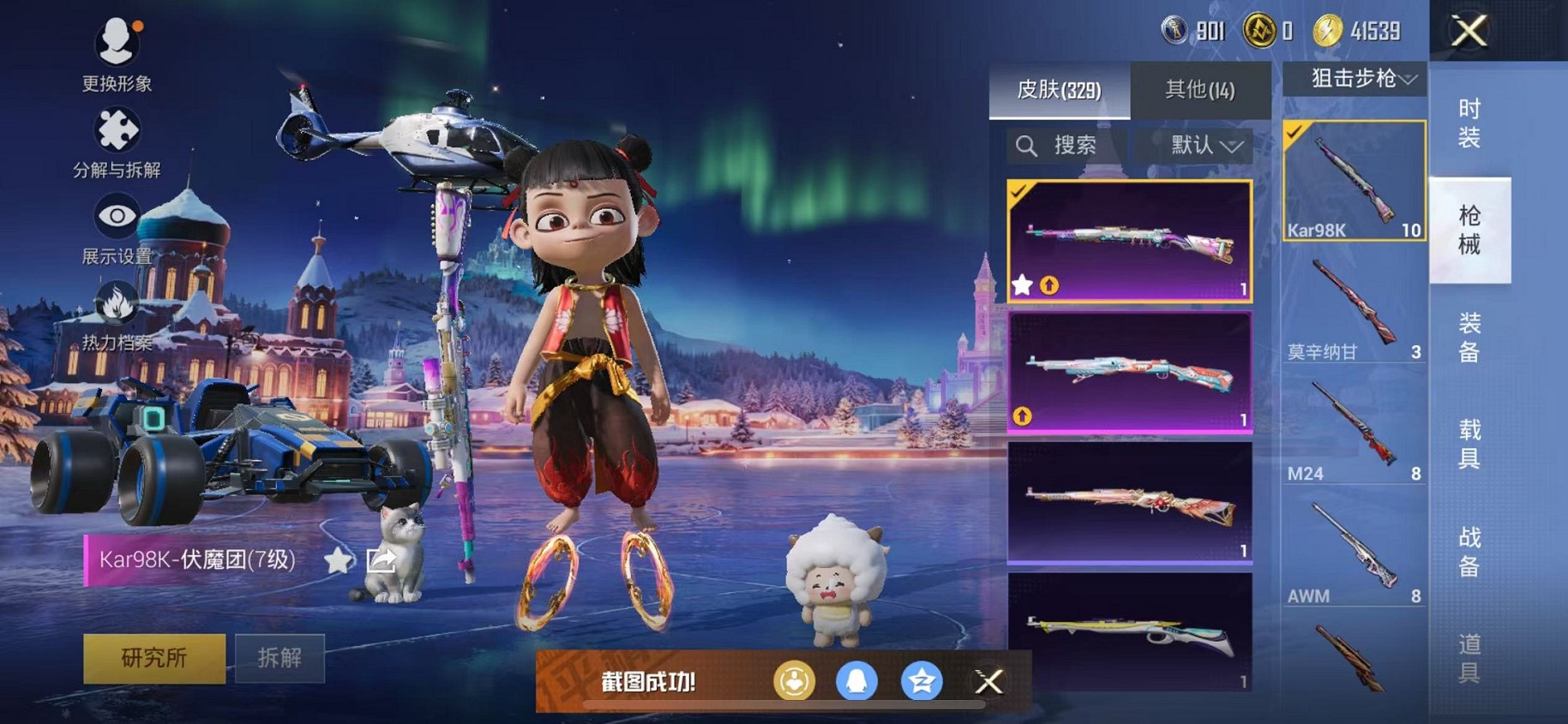Screen dimensions: 1568x724
Task: Open the 默认 sort dropdown
Action: pyautogui.click(x=1205, y=146)
